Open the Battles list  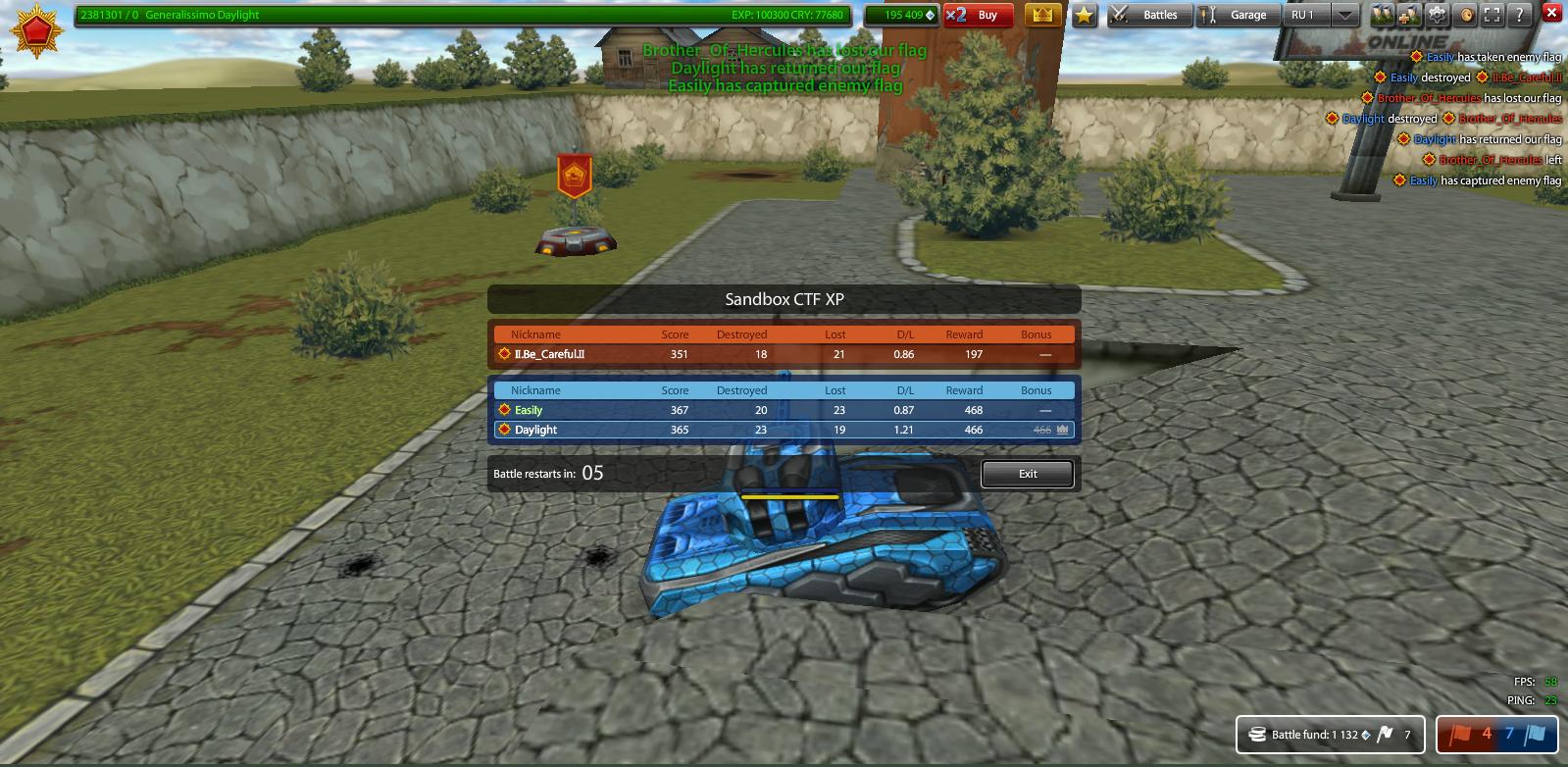click(x=1150, y=15)
